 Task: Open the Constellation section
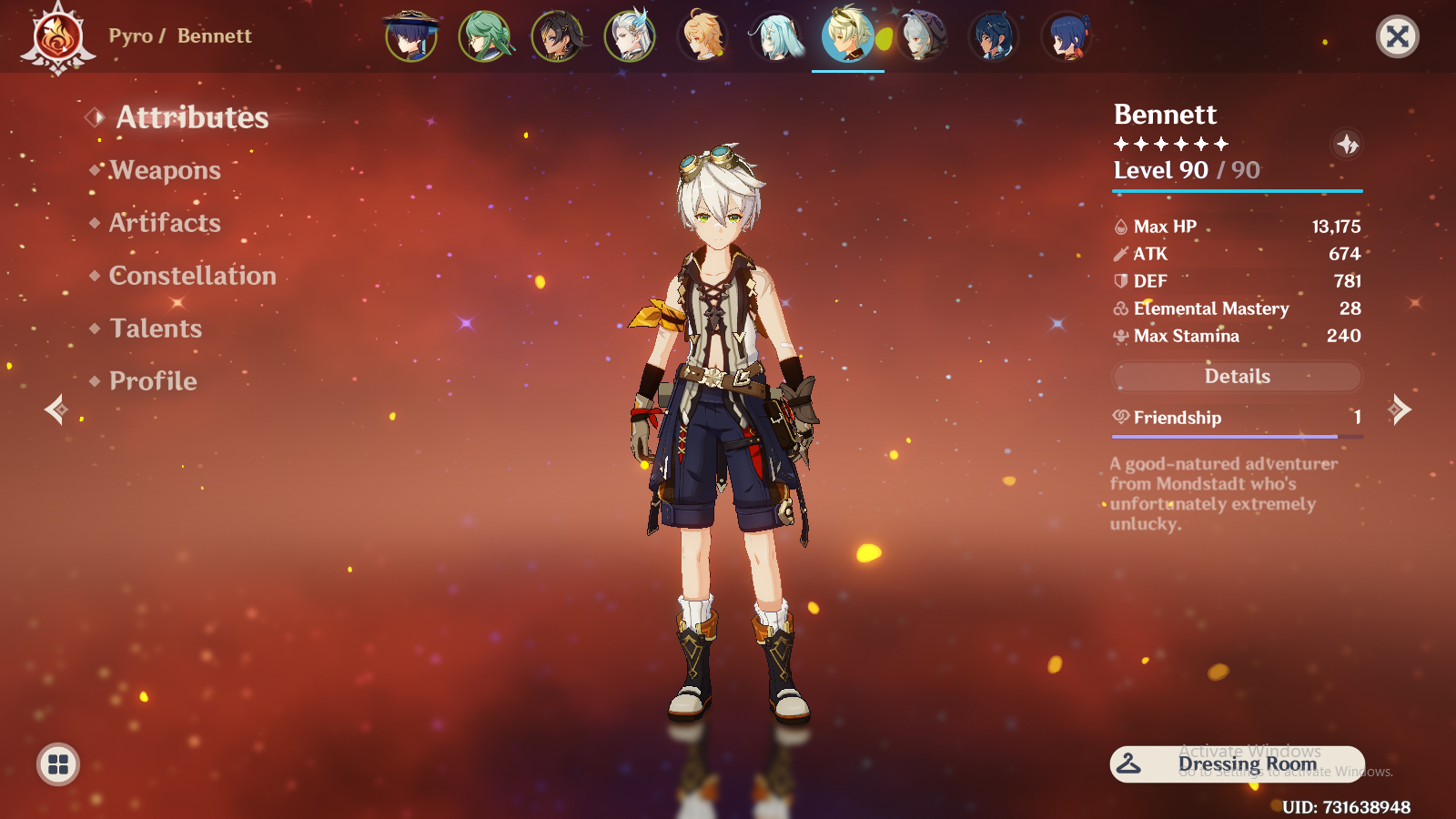coord(192,276)
